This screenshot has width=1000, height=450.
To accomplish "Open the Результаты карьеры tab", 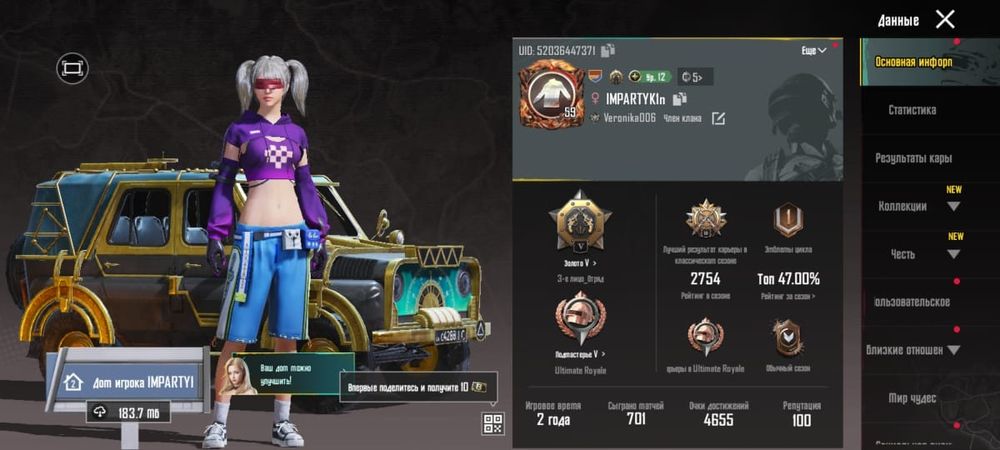I will (x=913, y=158).
